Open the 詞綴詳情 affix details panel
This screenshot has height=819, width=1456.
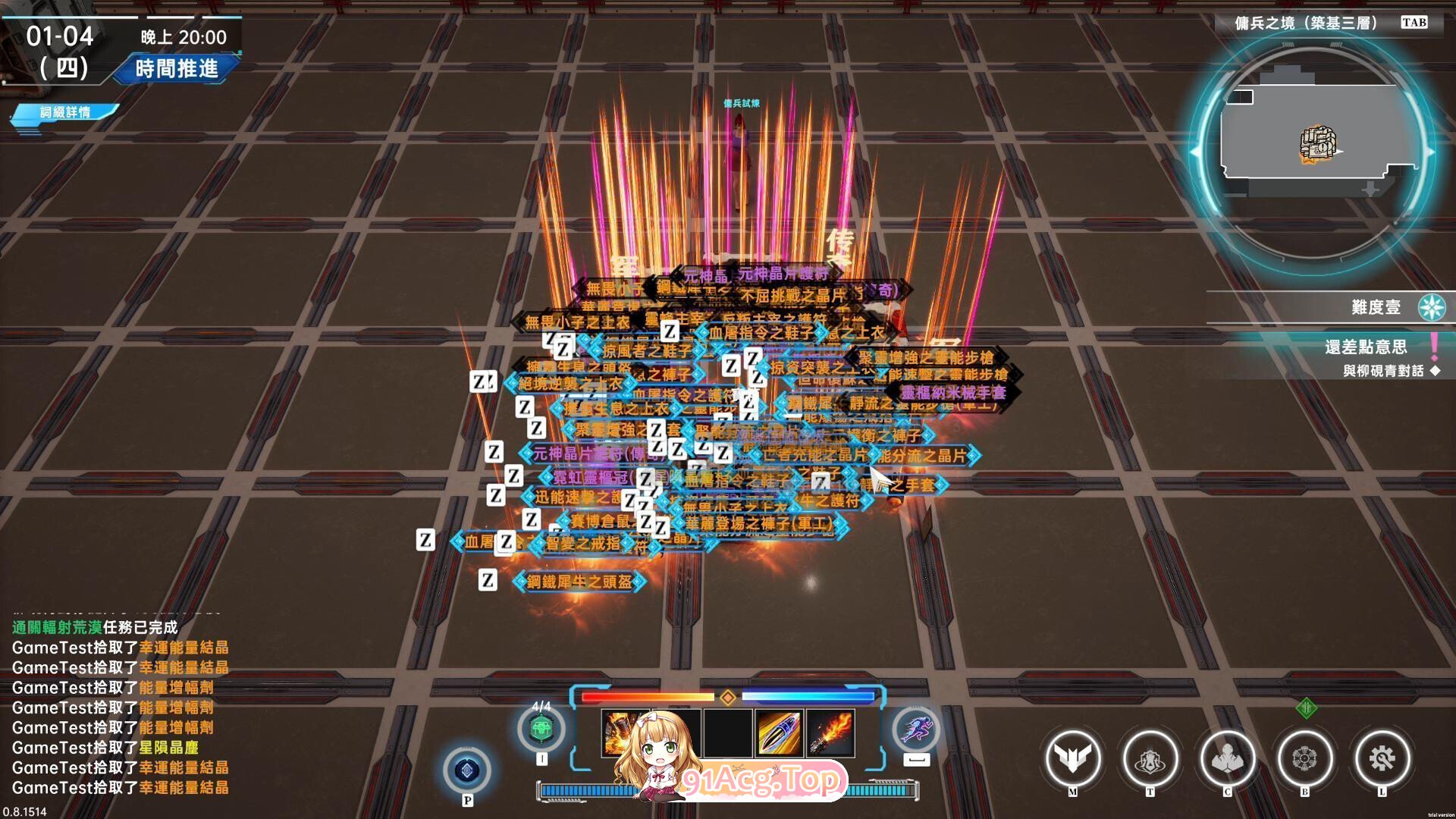pos(65,112)
